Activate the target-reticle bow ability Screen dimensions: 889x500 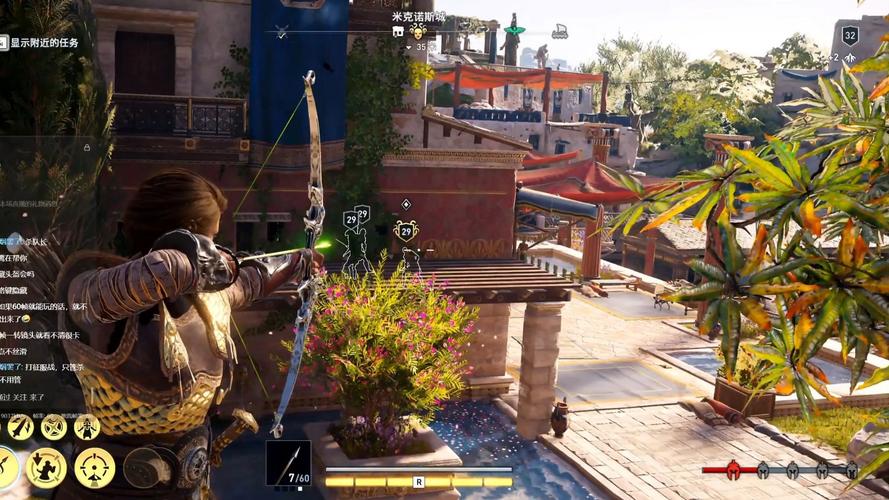pos(95,467)
